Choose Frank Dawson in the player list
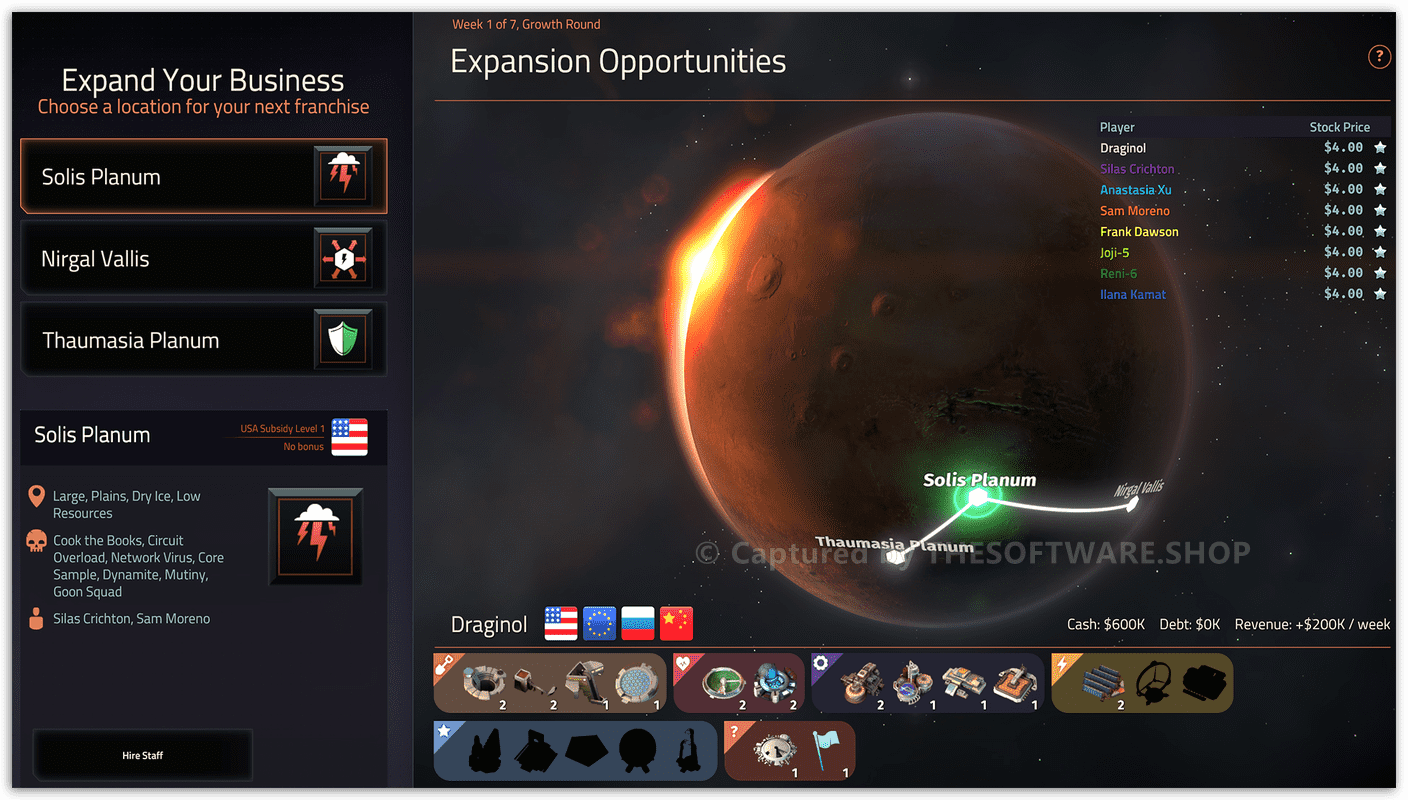1408x800 pixels. pos(1139,232)
